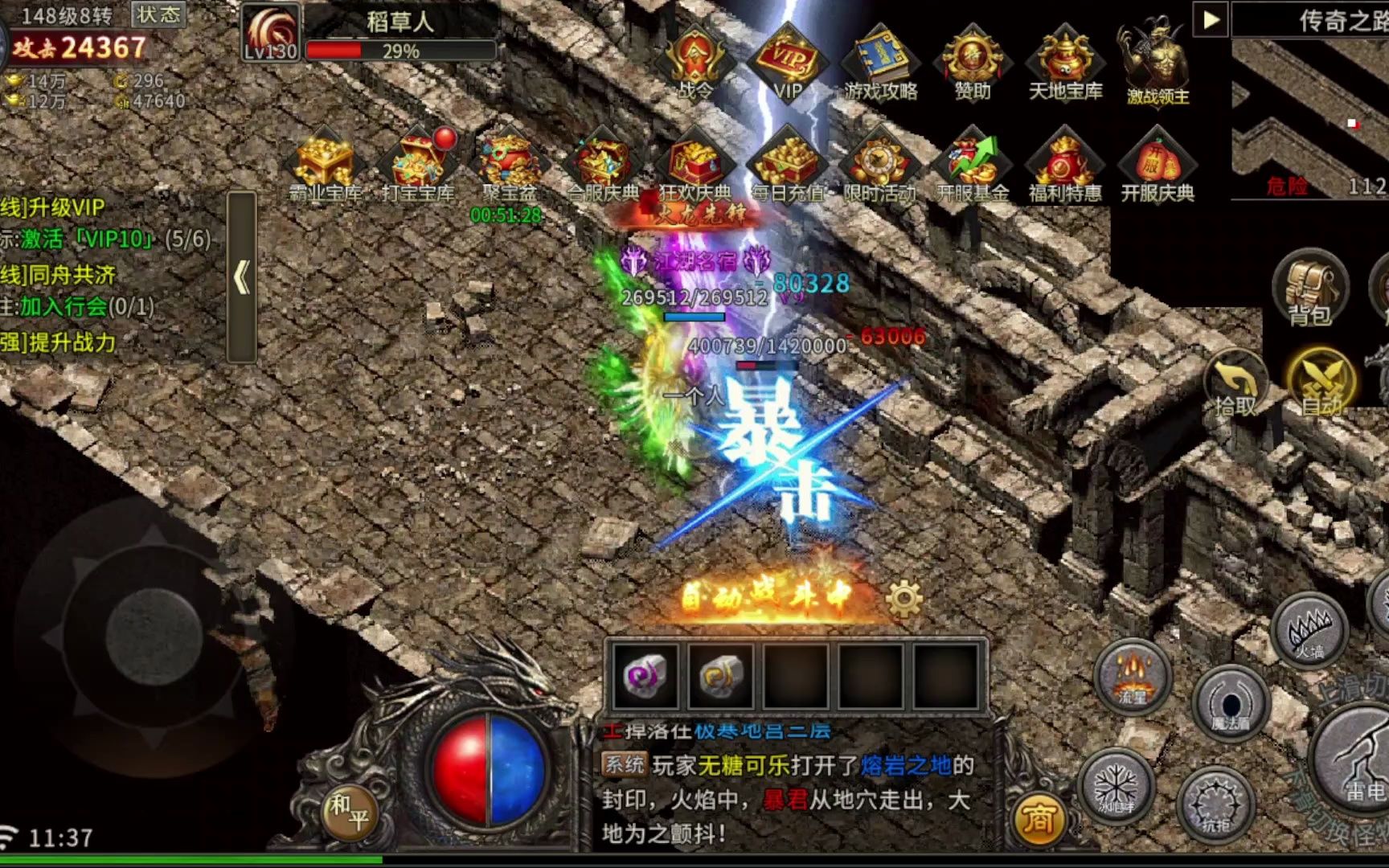
Task: Use the purple scroll in the quick slot
Action: click(x=645, y=677)
